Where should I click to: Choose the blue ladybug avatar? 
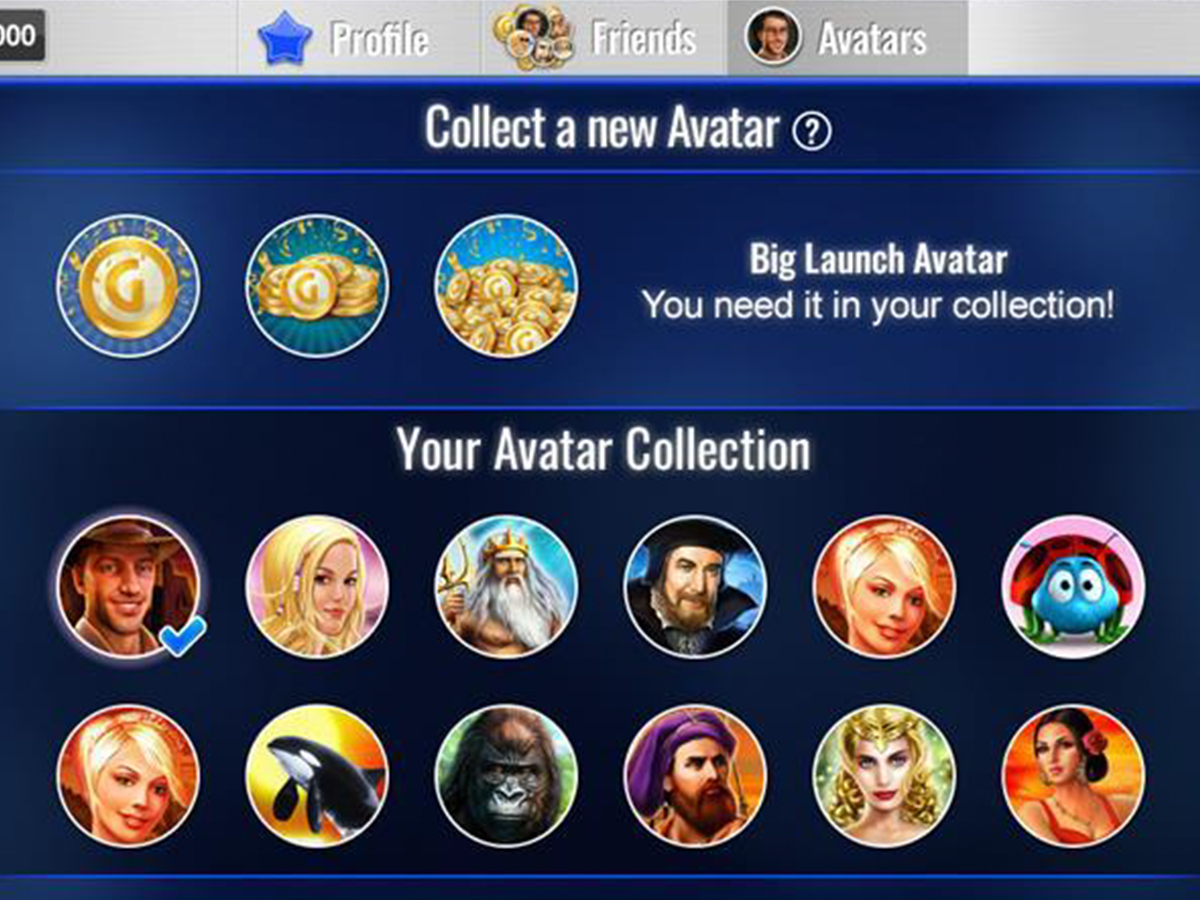coord(1073,587)
